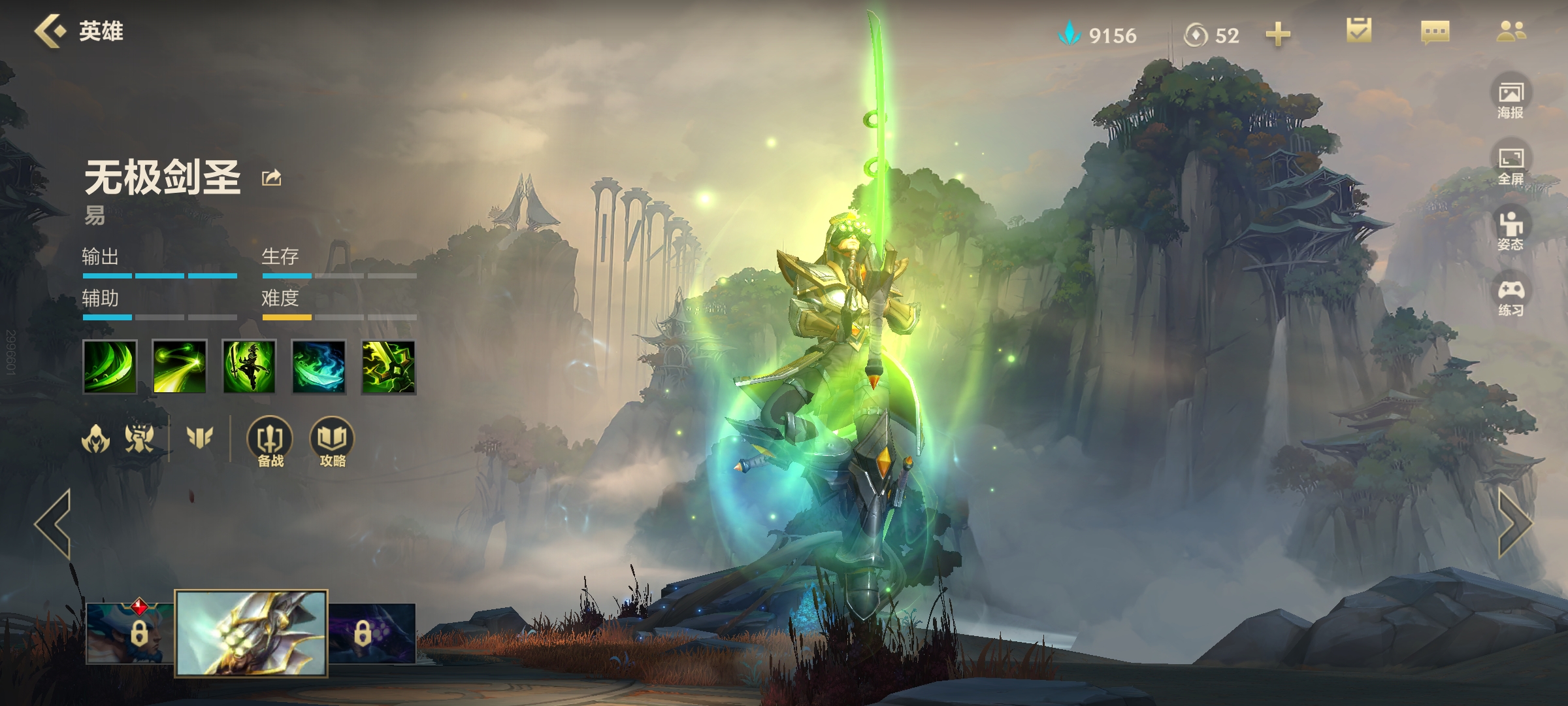
Task: Switch to 全屏 fullscreen view
Action: click(x=1511, y=166)
